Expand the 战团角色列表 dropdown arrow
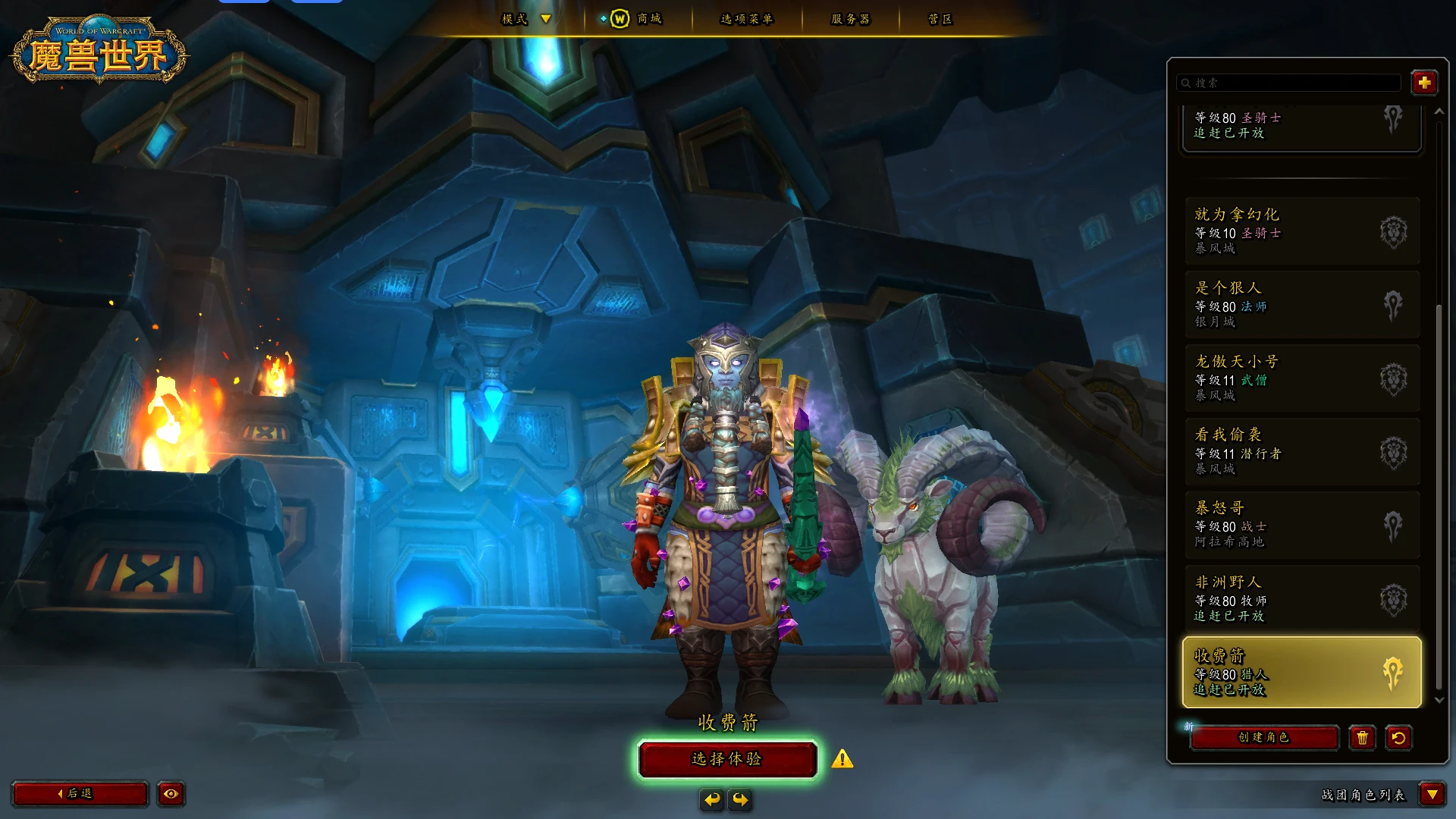The height and width of the screenshot is (819, 1456). (x=1432, y=794)
